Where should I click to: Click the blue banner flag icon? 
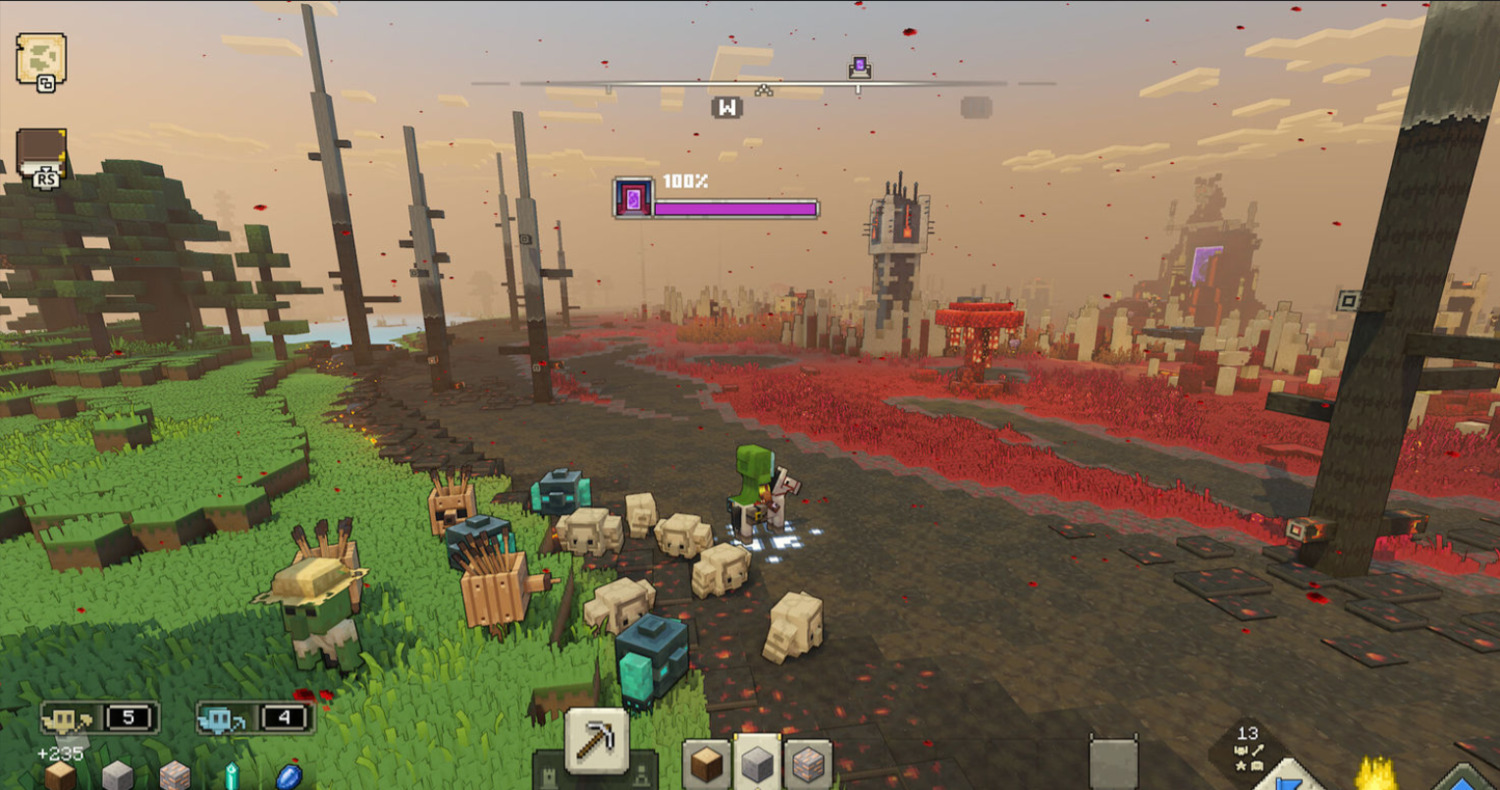[x=1288, y=776]
